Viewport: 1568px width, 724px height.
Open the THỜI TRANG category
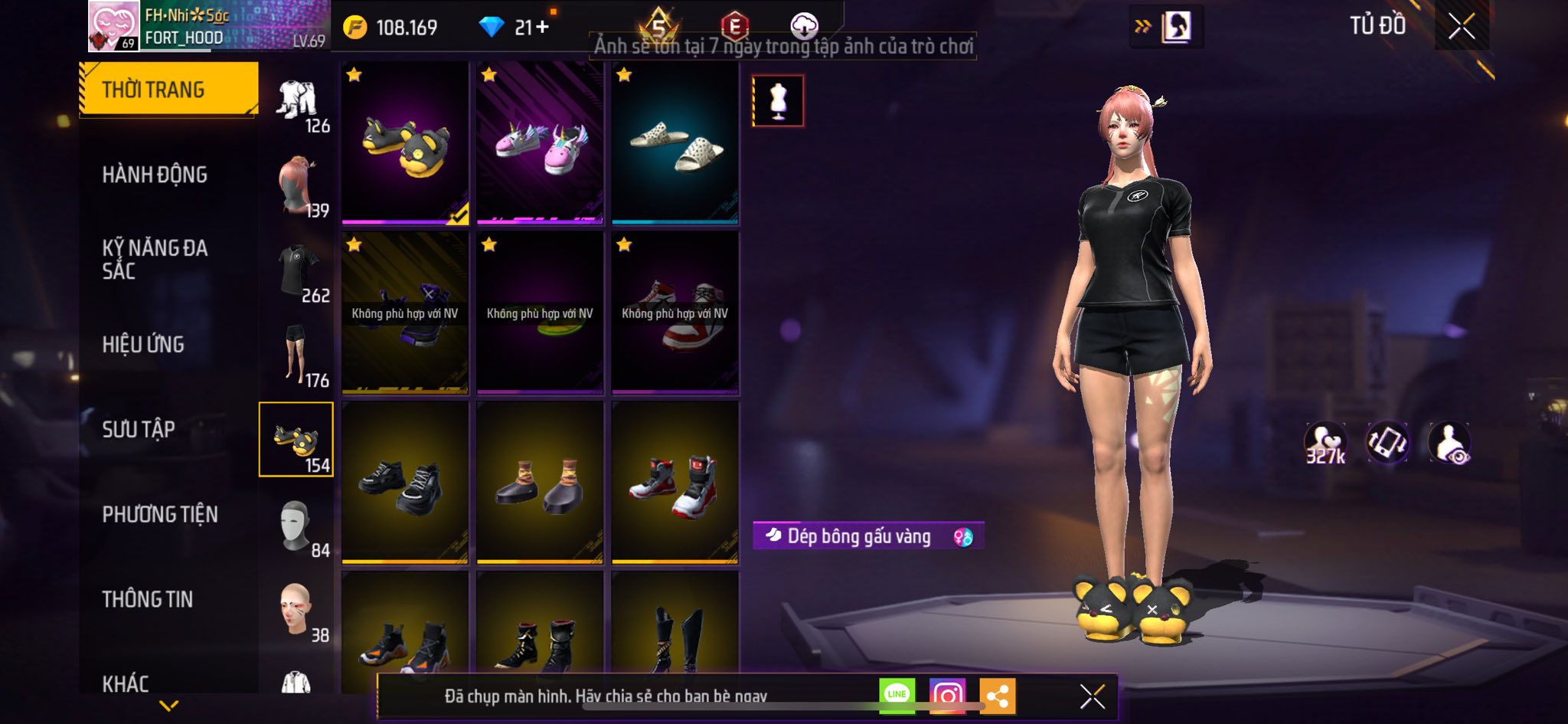point(168,90)
